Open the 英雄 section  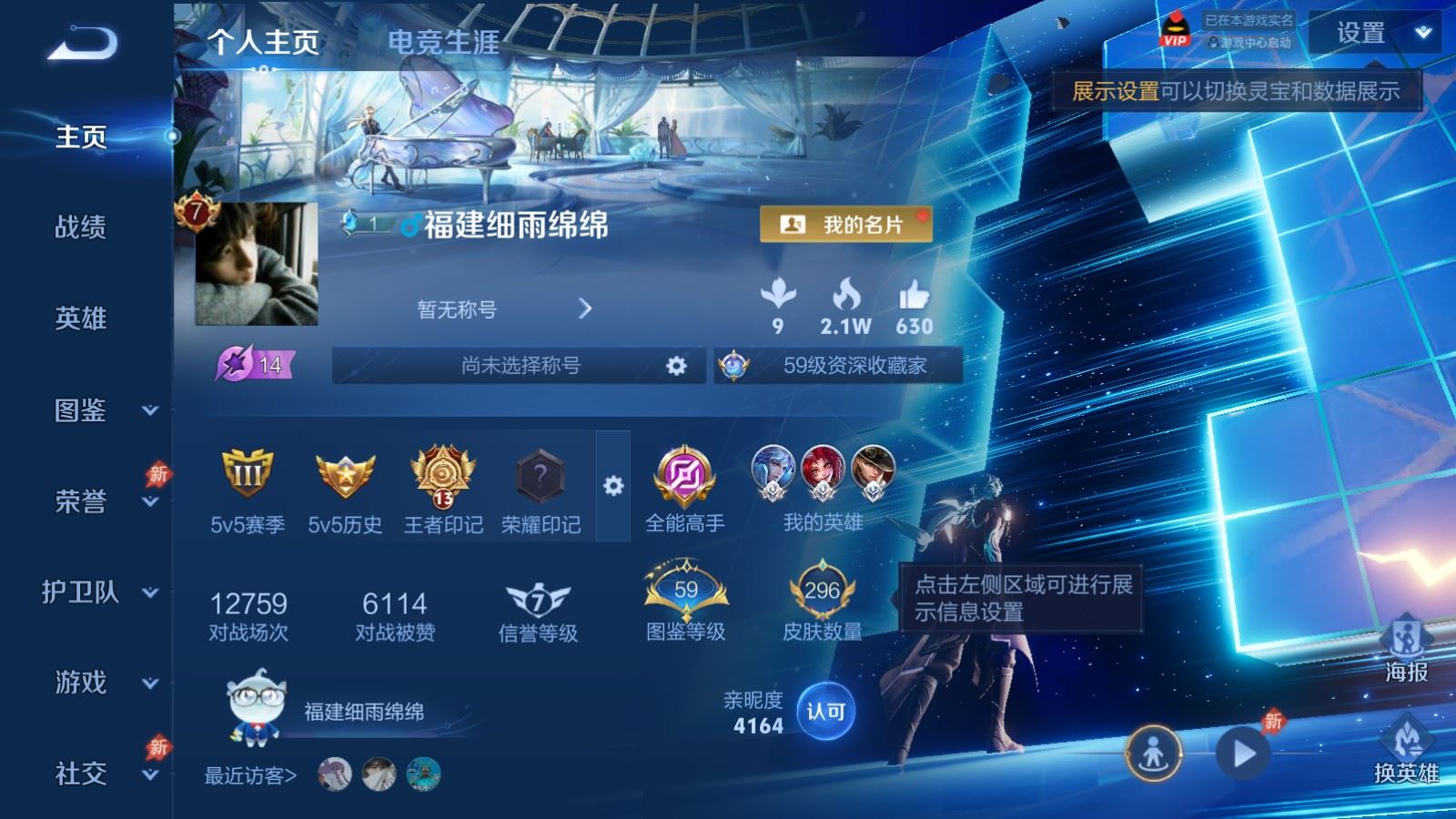[x=81, y=318]
